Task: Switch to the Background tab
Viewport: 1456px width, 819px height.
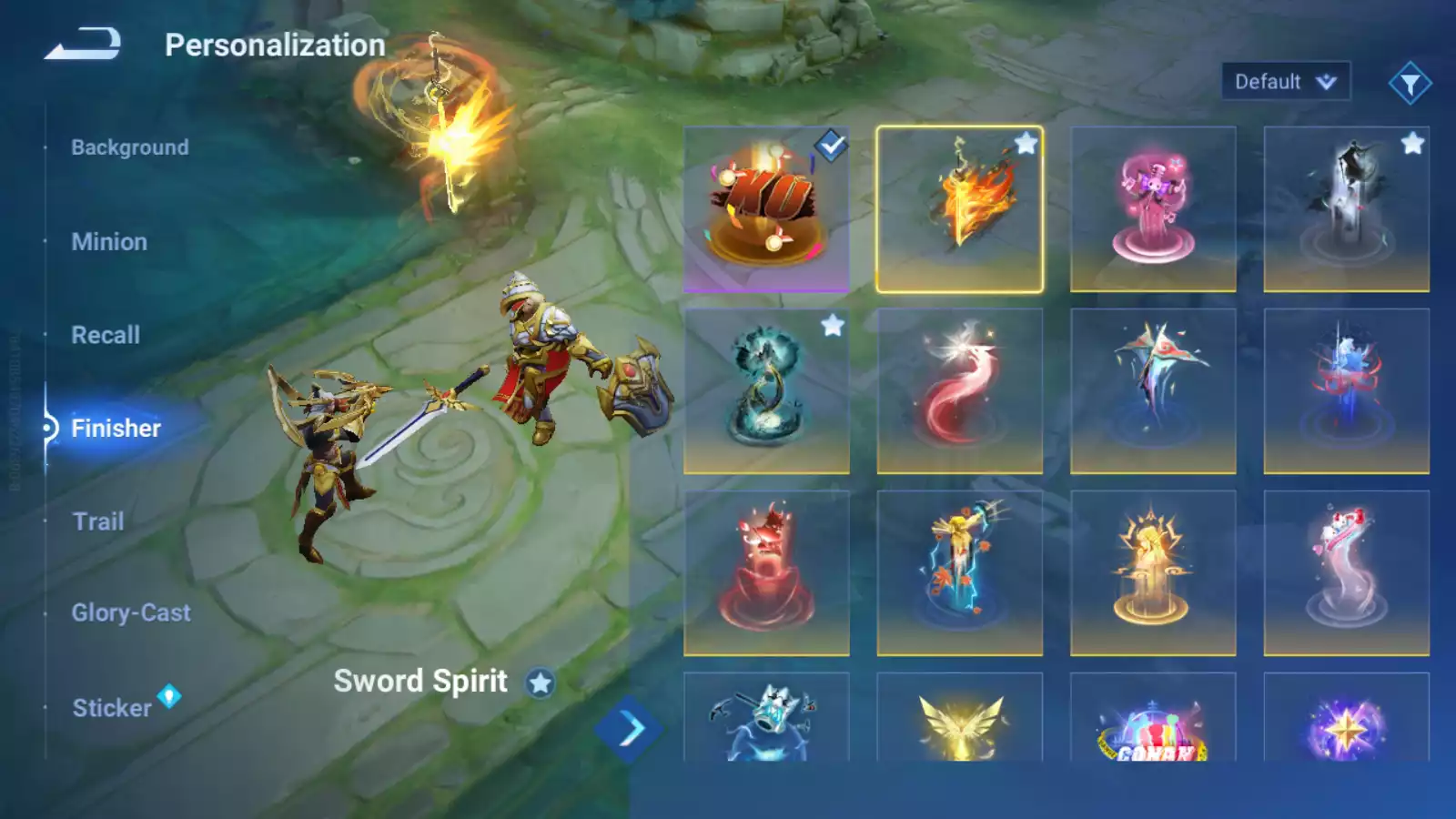Action: (x=130, y=147)
